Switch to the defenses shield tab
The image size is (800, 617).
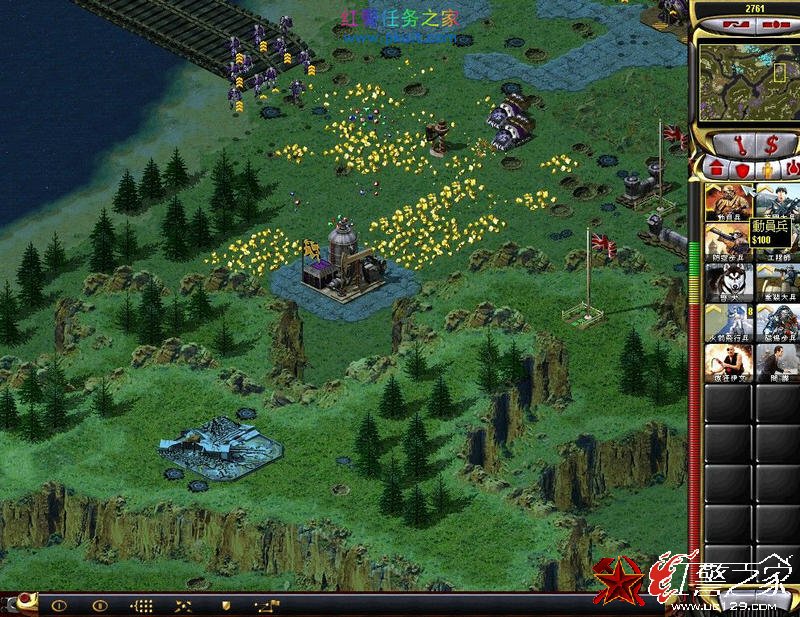point(742,169)
